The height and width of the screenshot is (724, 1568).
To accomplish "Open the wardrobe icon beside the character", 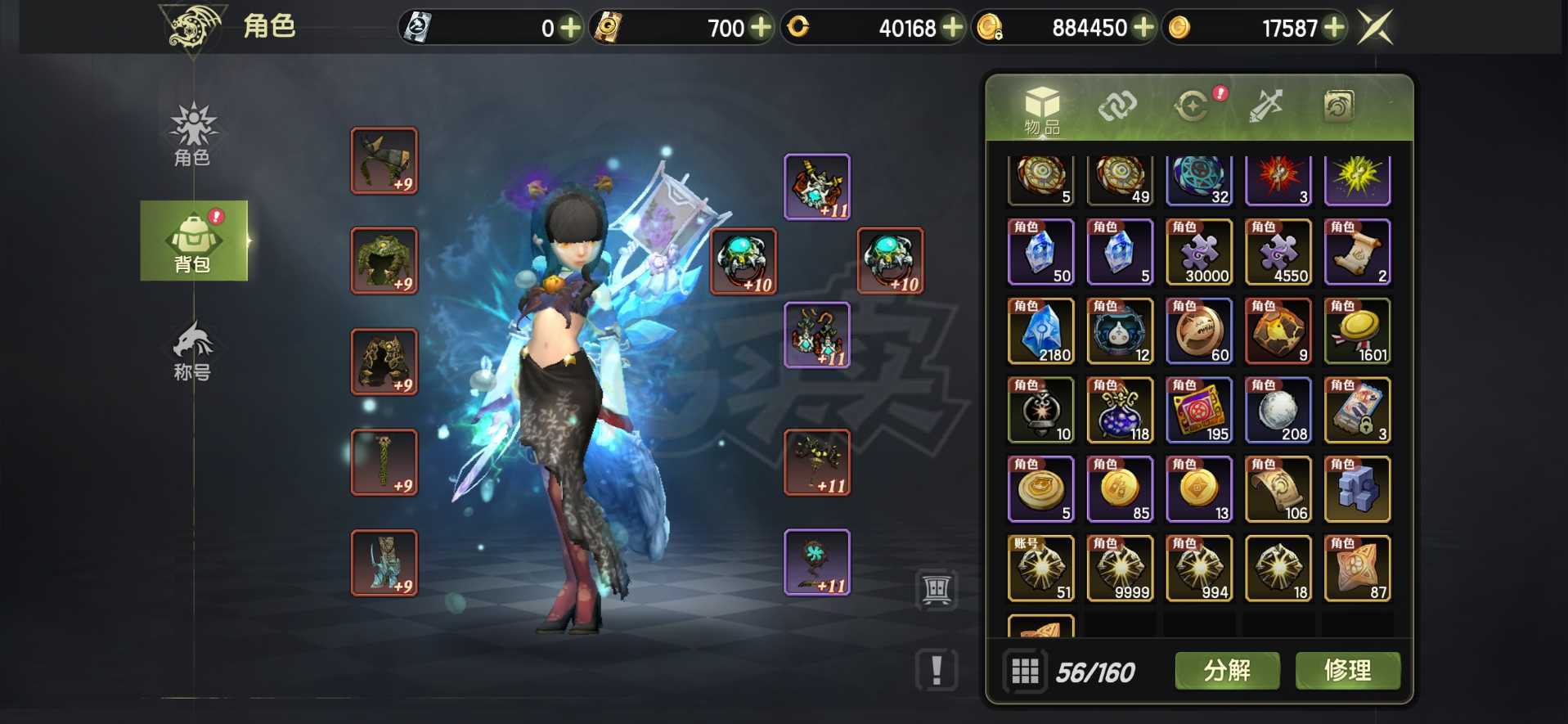I will click(x=937, y=588).
